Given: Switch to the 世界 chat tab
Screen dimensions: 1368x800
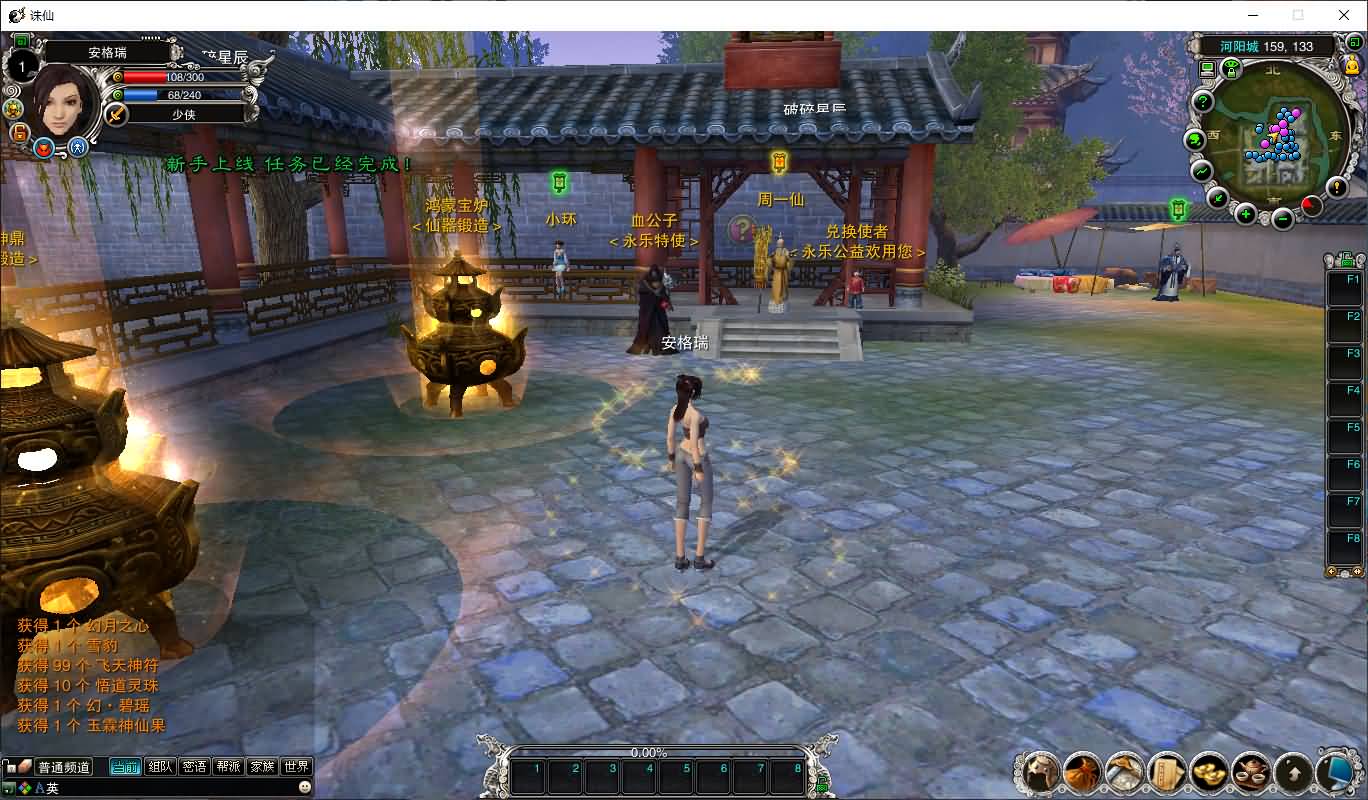Looking at the screenshot, I should [x=296, y=766].
